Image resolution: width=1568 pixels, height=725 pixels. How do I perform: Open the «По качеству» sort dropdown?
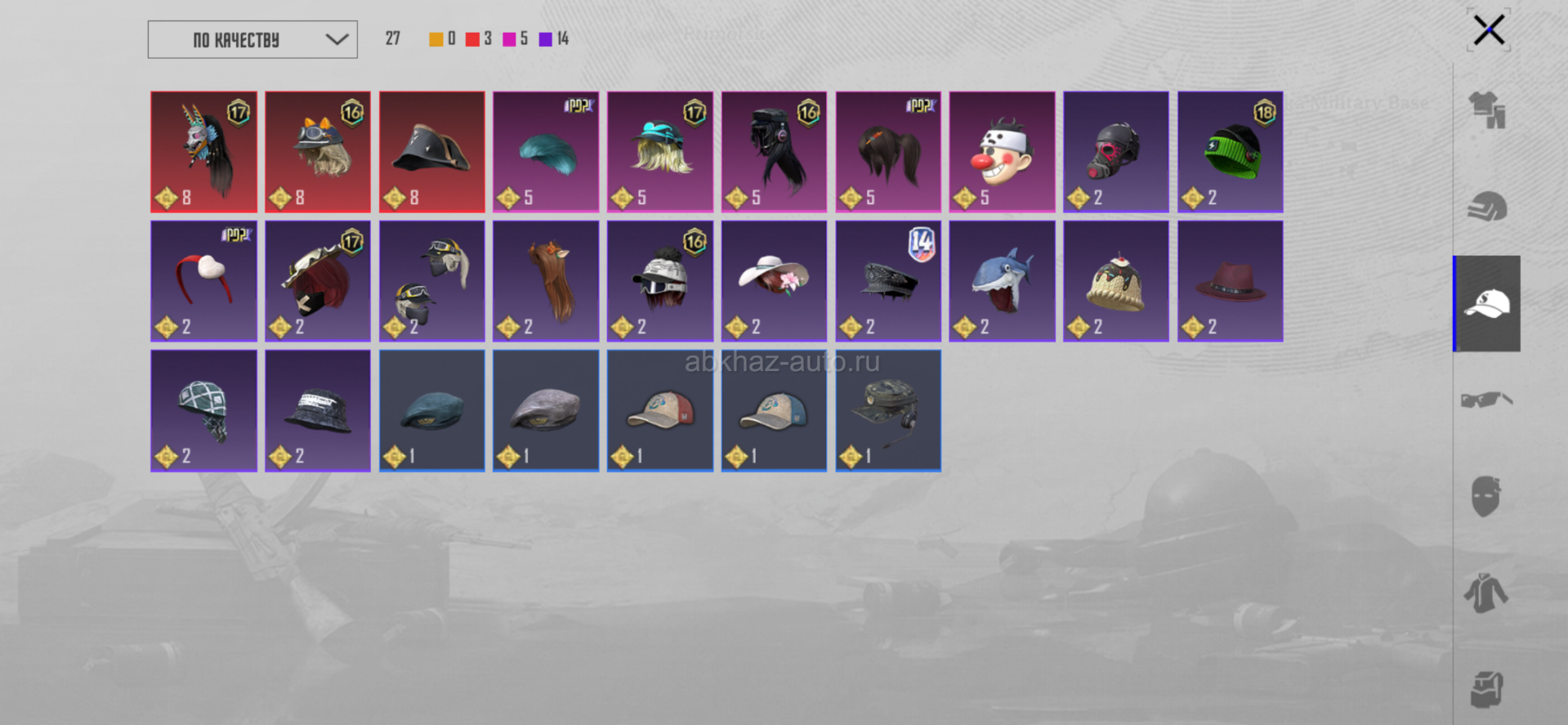point(252,39)
